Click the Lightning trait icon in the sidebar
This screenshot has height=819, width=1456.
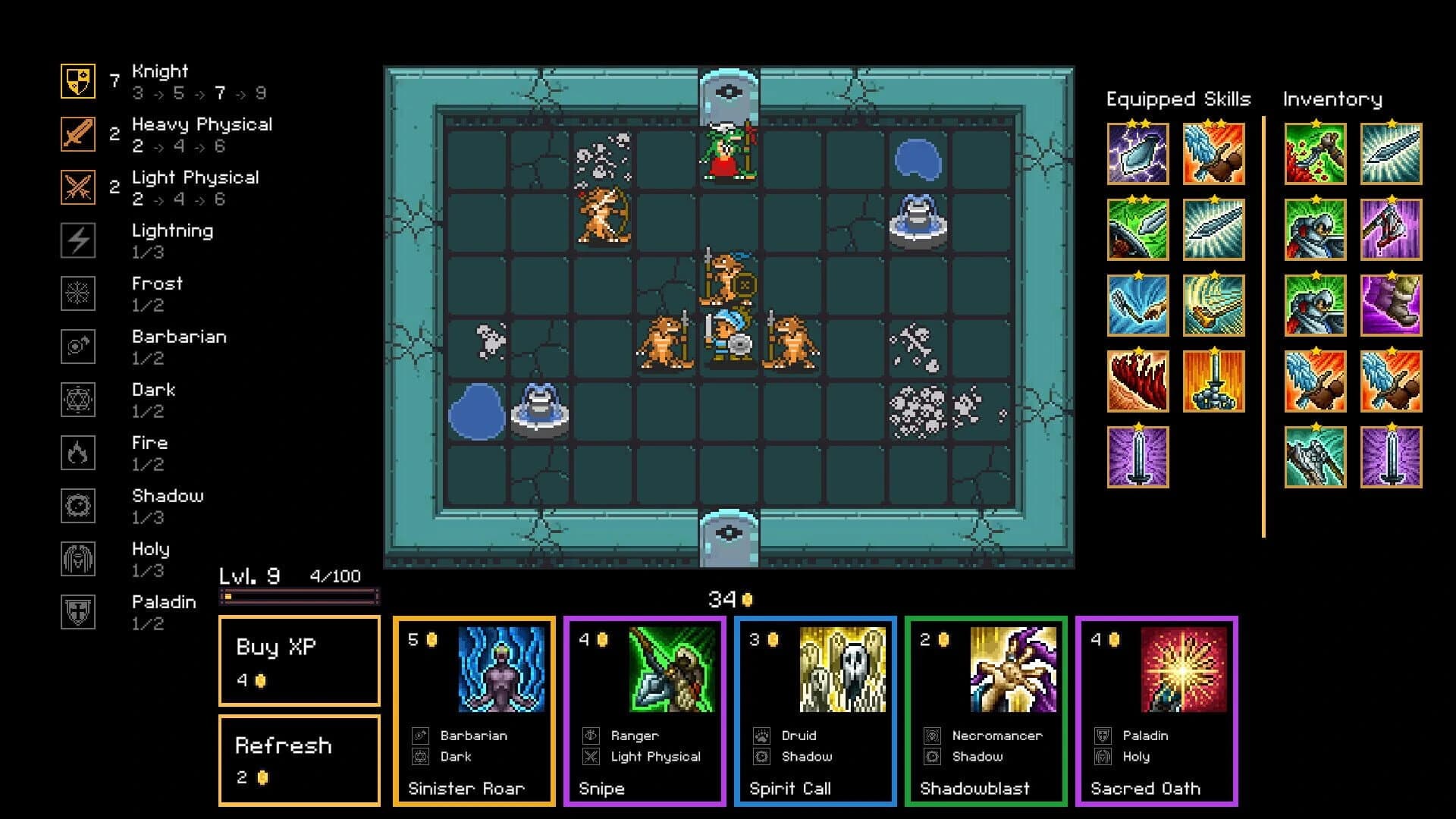(x=77, y=240)
